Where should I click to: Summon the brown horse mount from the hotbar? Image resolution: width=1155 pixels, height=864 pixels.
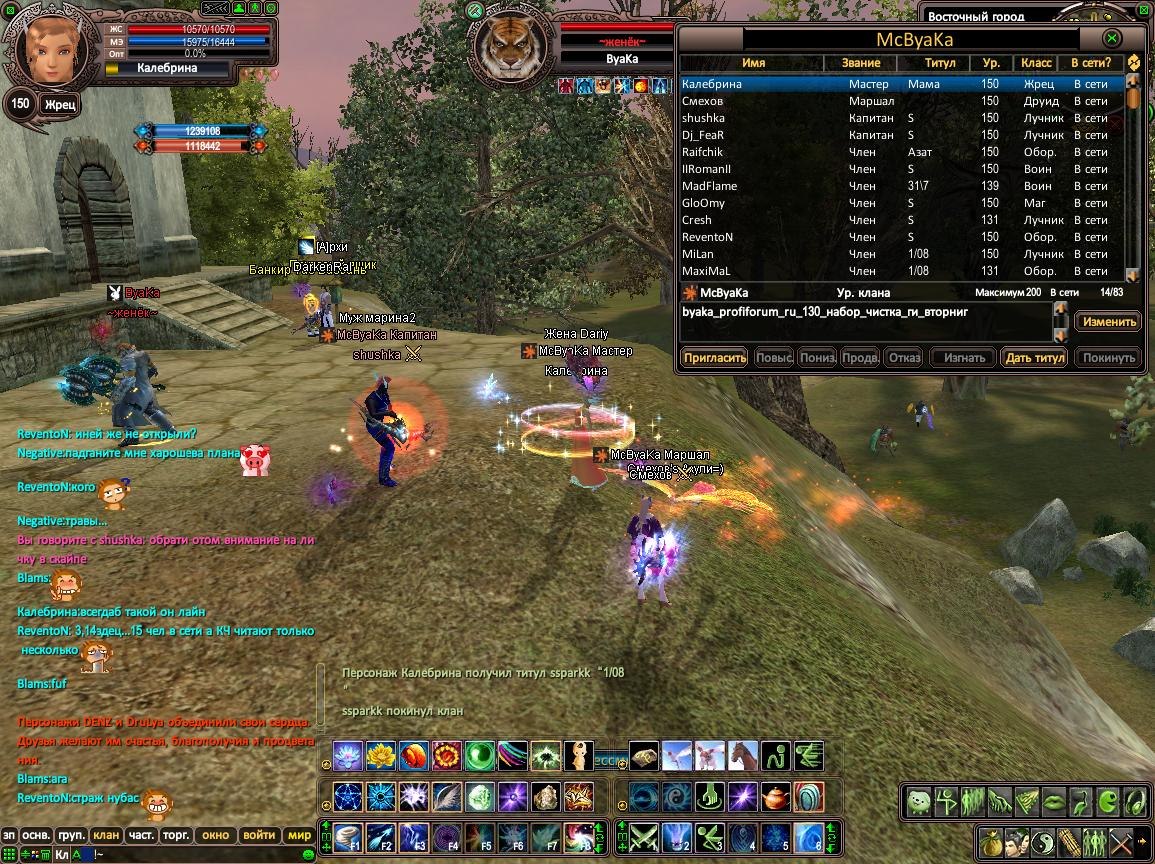[743, 756]
